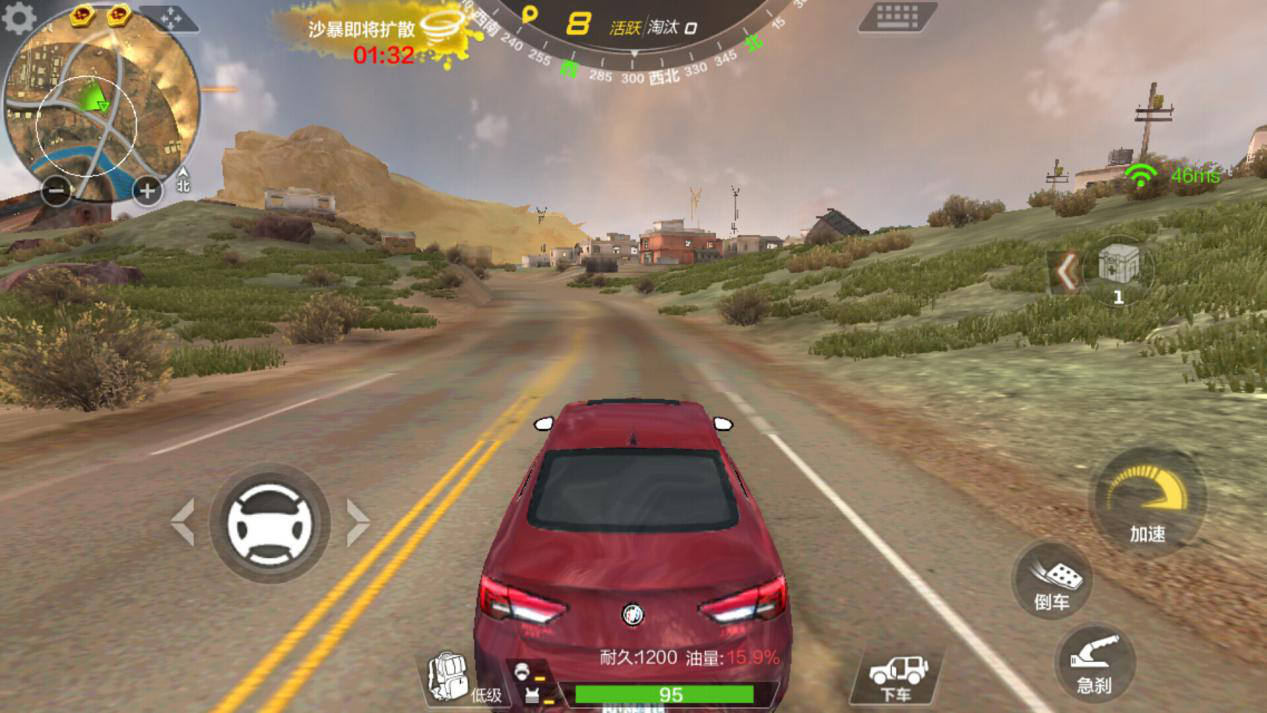Zoom out the minimap with minus button

tap(57, 190)
